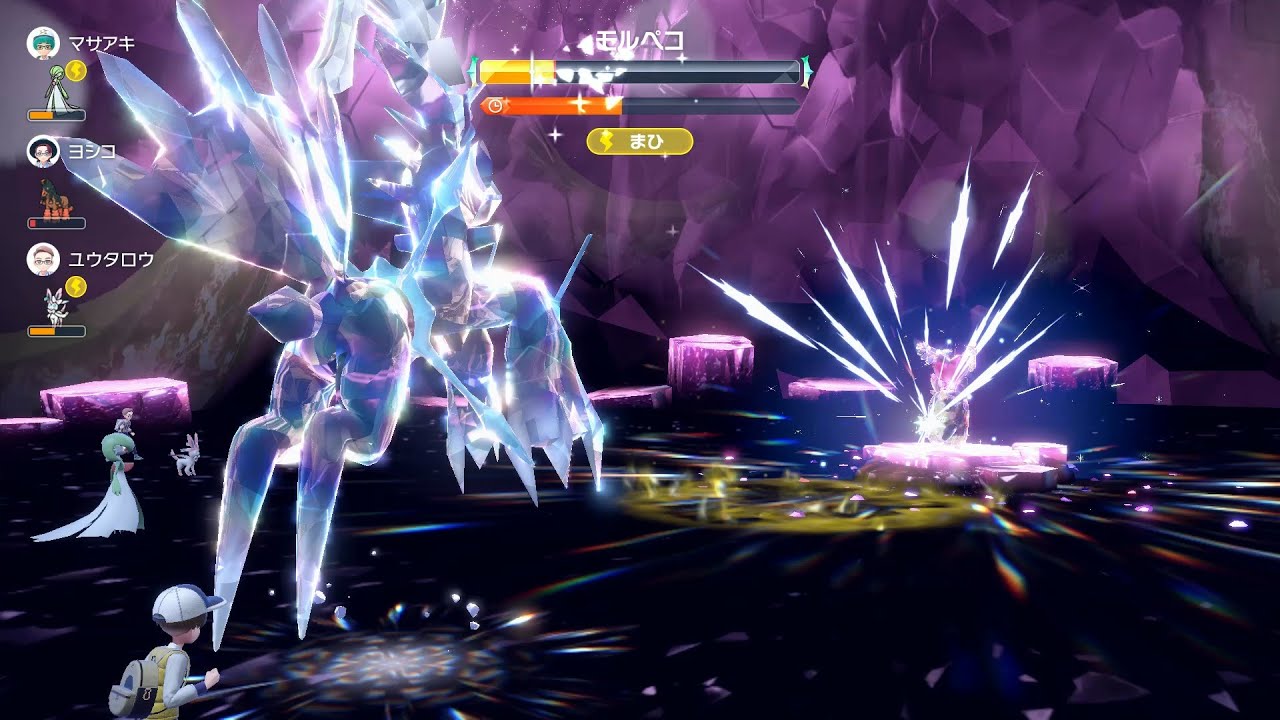Click the lightning icon inside the まひ badge
The width and height of the screenshot is (1280, 720).
608,142
